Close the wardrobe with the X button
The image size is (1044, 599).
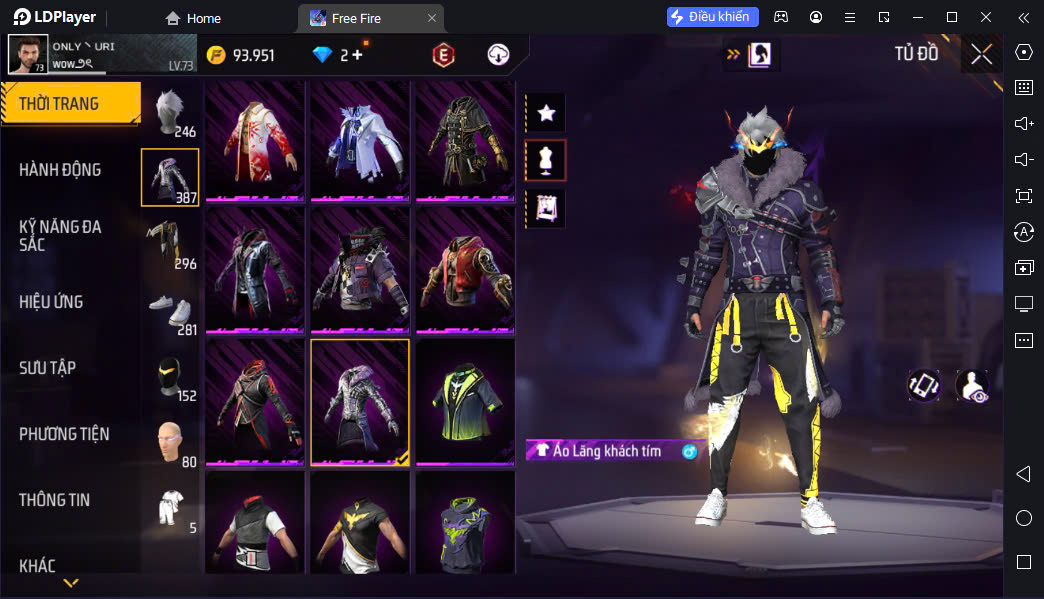pos(981,54)
